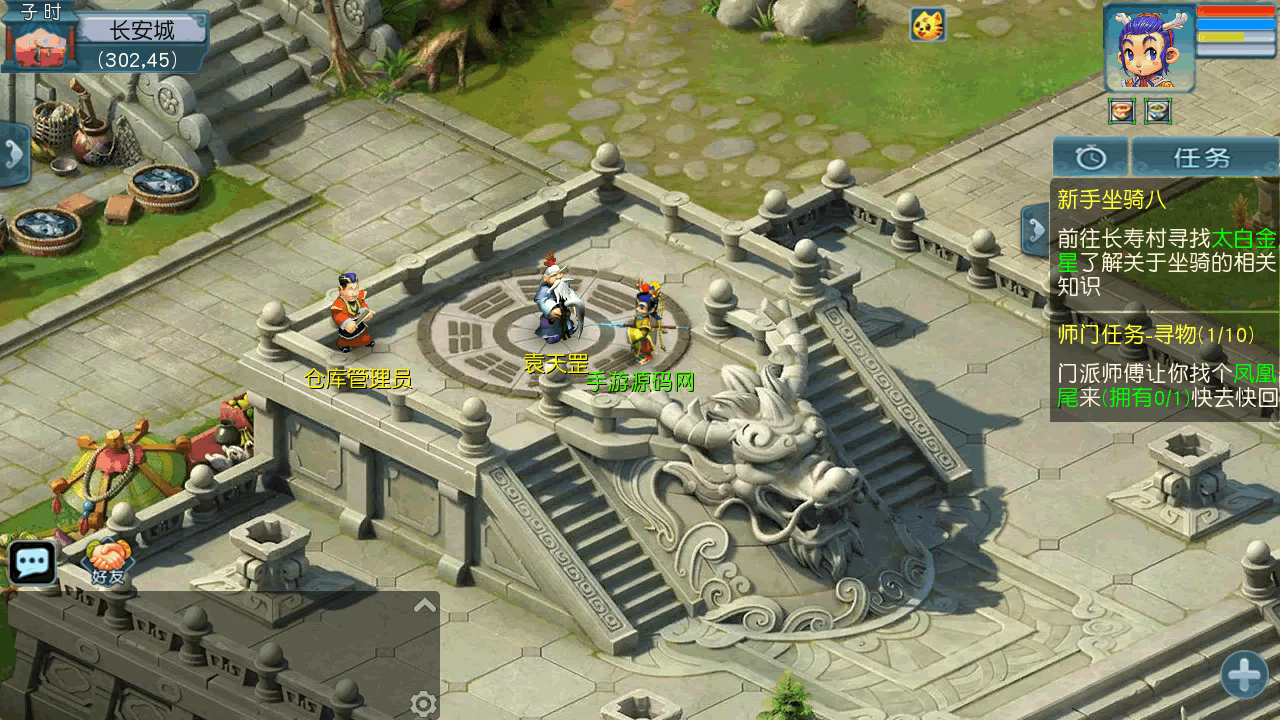This screenshot has height=720, width=1280.
Task: Open the chat speech bubble icon
Action: [33, 563]
